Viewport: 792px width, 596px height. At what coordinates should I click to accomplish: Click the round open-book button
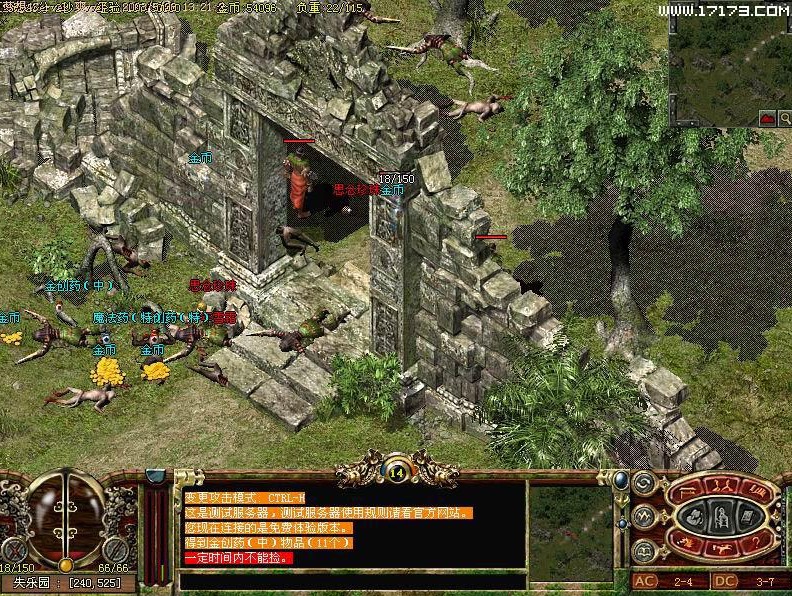pyautogui.click(x=642, y=551)
